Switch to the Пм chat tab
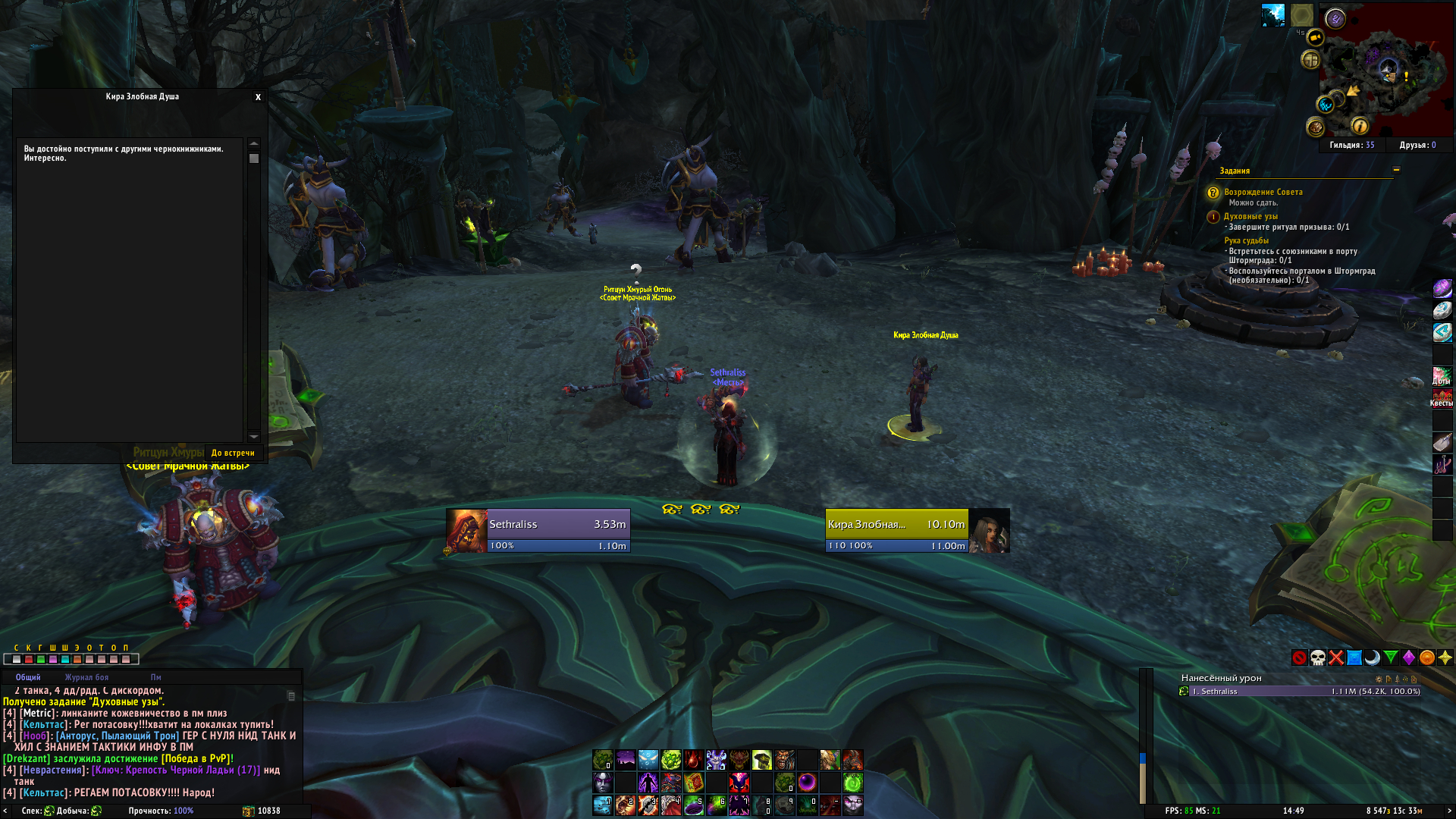 pyautogui.click(x=155, y=677)
